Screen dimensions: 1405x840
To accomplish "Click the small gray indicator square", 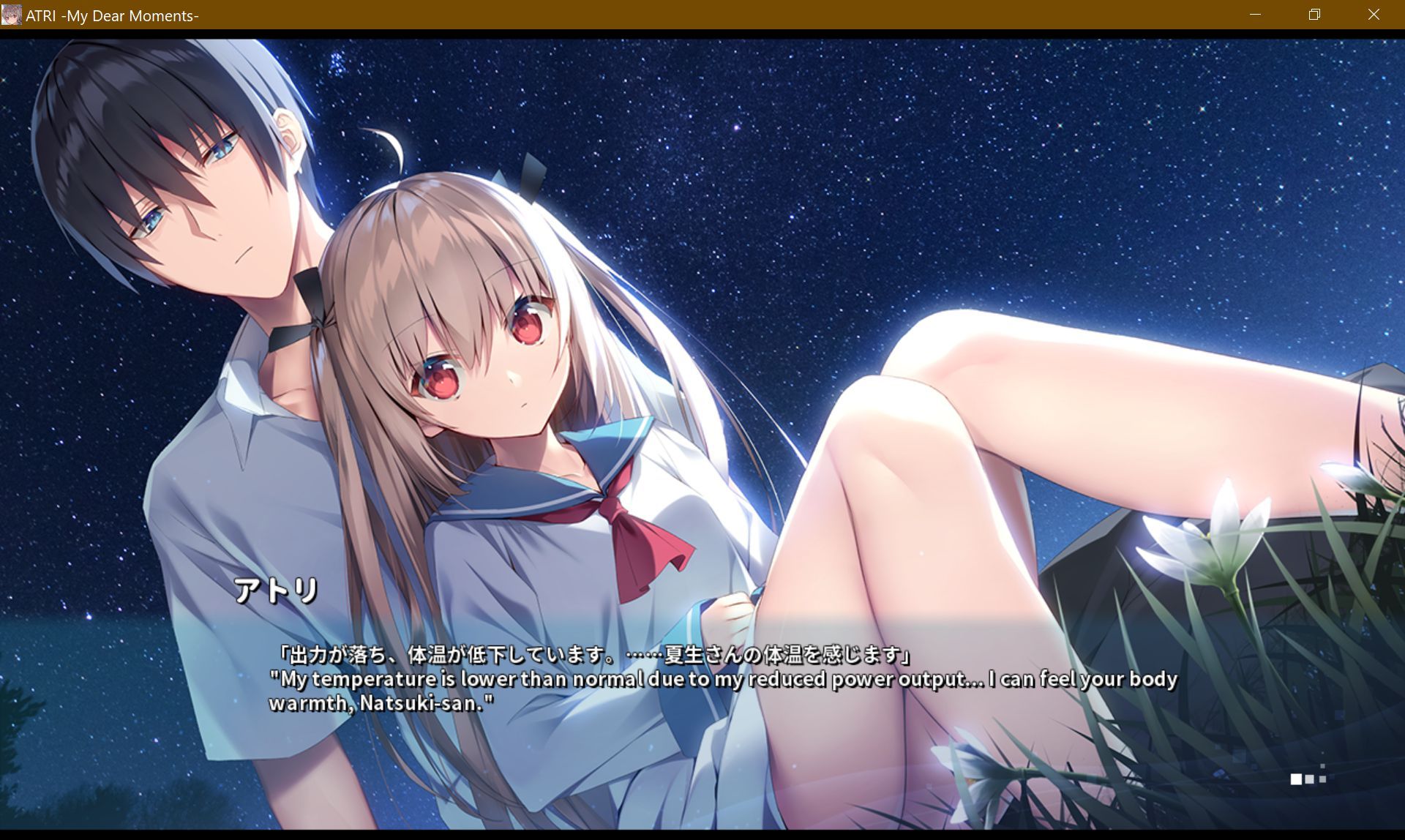I will (x=1322, y=779).
